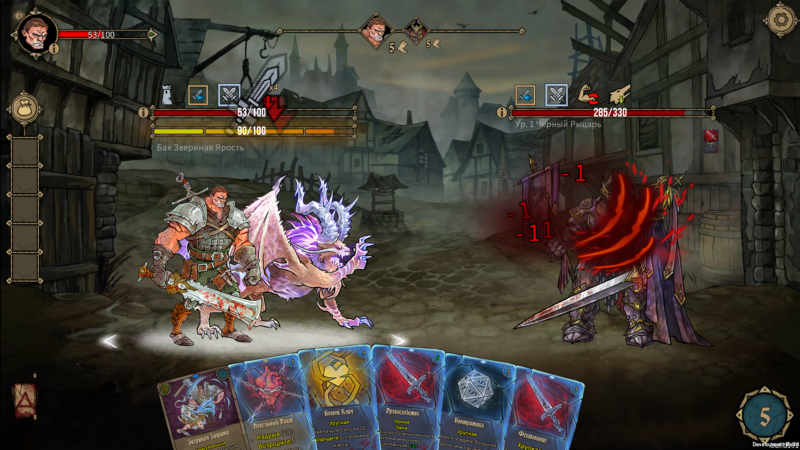
Task: Show next cards with right arrow
Action: tap(397, 341)
